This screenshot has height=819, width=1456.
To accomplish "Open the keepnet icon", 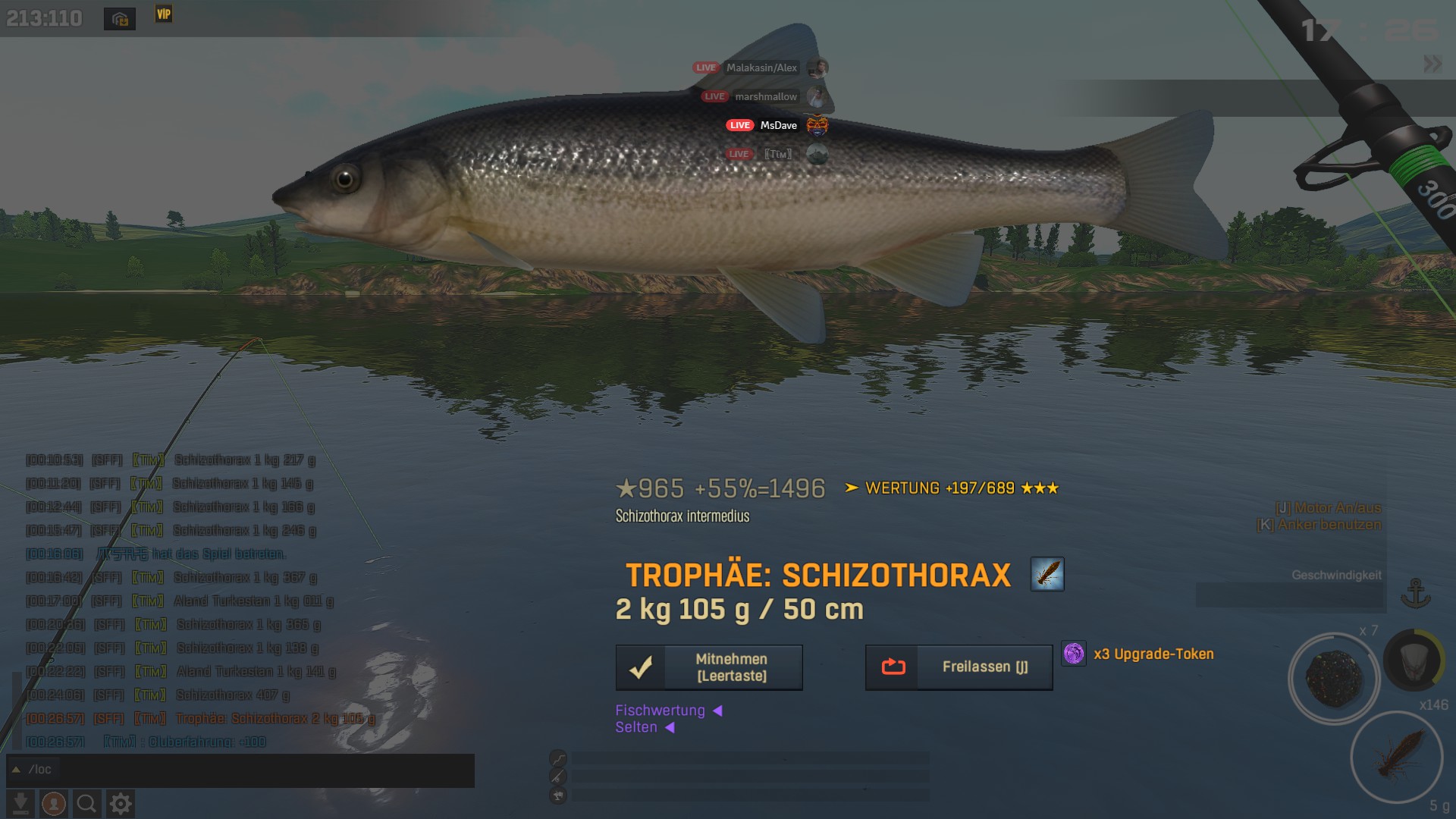I will tap(1413, 661).
